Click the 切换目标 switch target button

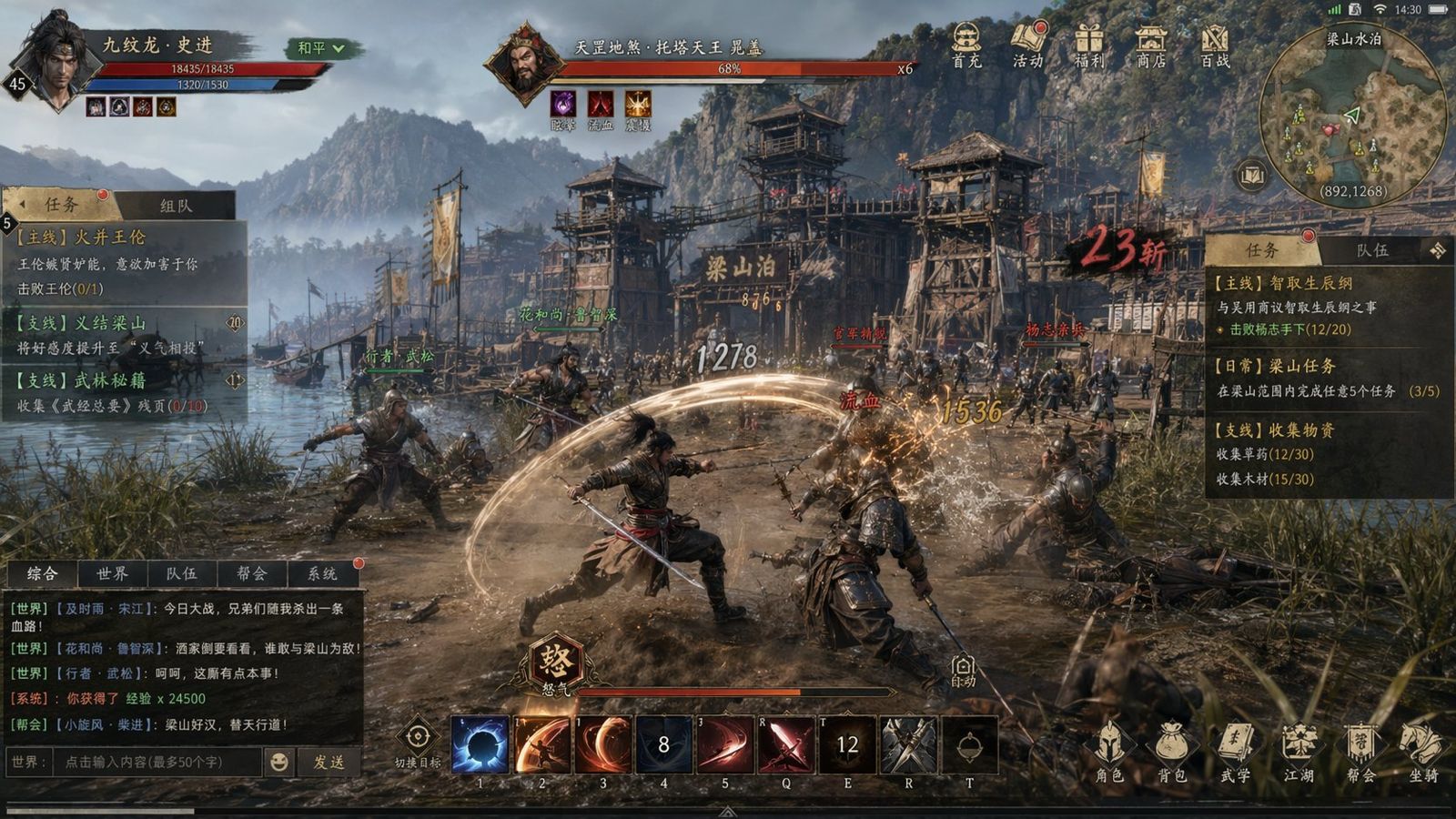418,742
